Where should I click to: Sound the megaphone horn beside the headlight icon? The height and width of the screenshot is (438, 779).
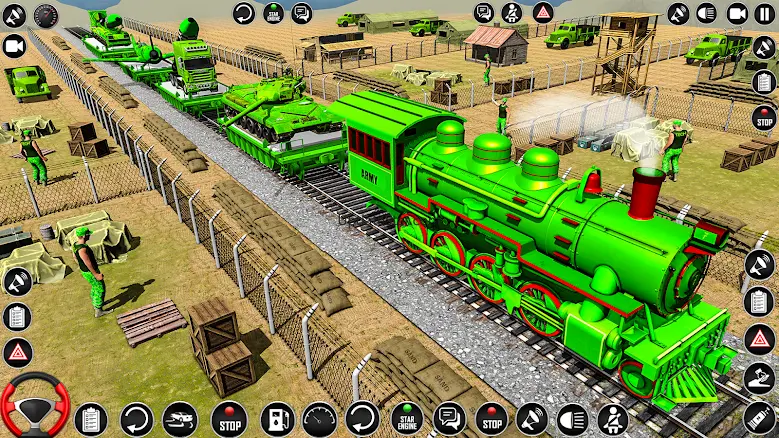click(532, 418)
